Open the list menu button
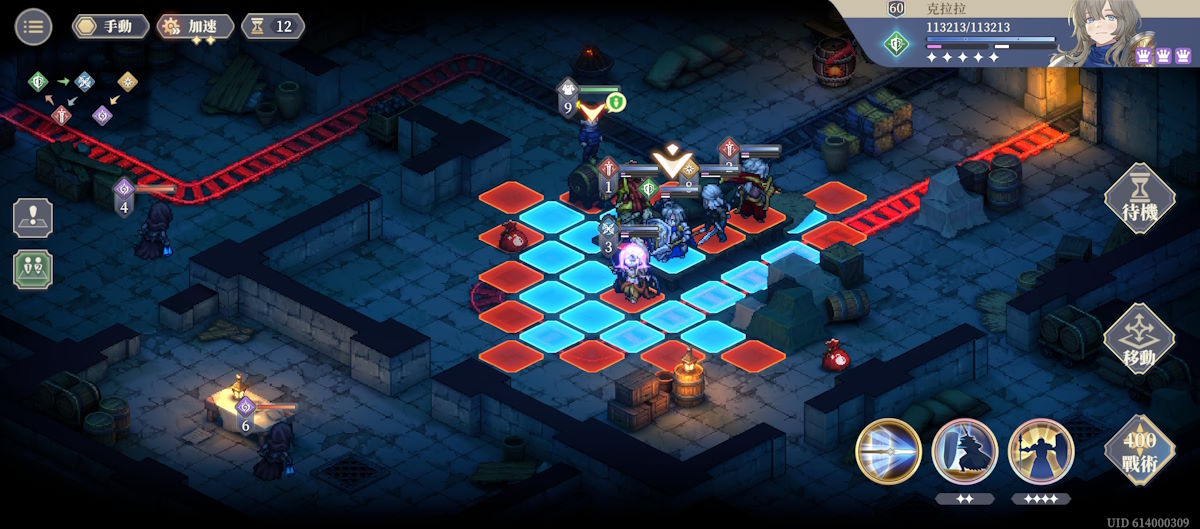The width and height of the screenshot is (1200, 529). pos(33,26)
